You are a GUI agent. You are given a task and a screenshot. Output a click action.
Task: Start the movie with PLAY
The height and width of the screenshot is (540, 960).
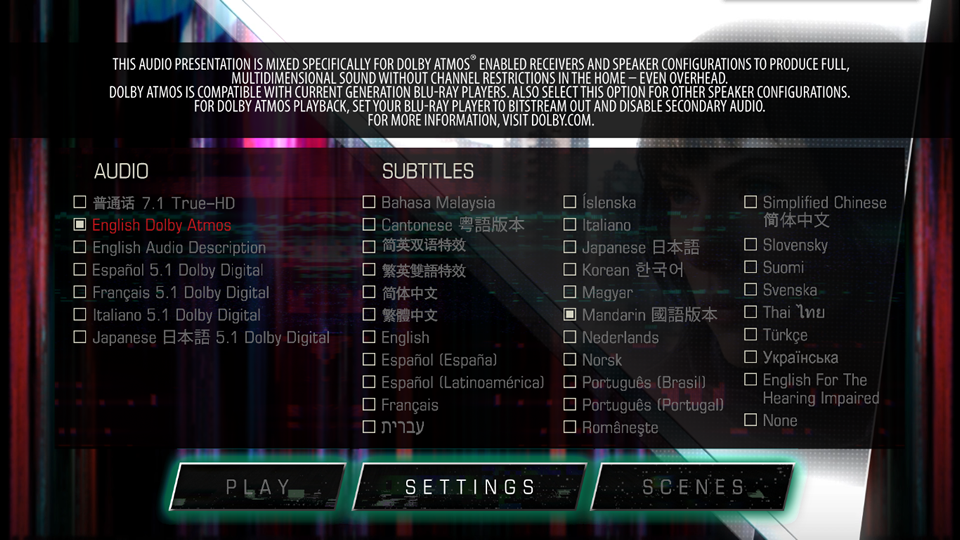pyautogui.click(x=258, y=488)
